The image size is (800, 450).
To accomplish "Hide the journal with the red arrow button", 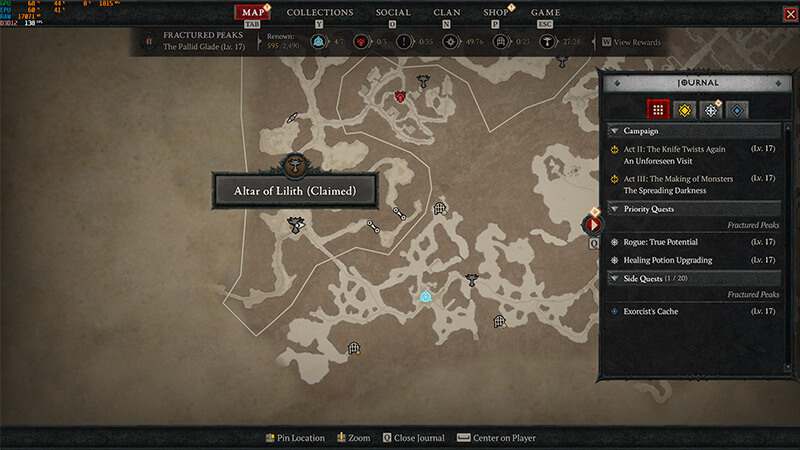I will pyautogui.click(x=594, y=225).
